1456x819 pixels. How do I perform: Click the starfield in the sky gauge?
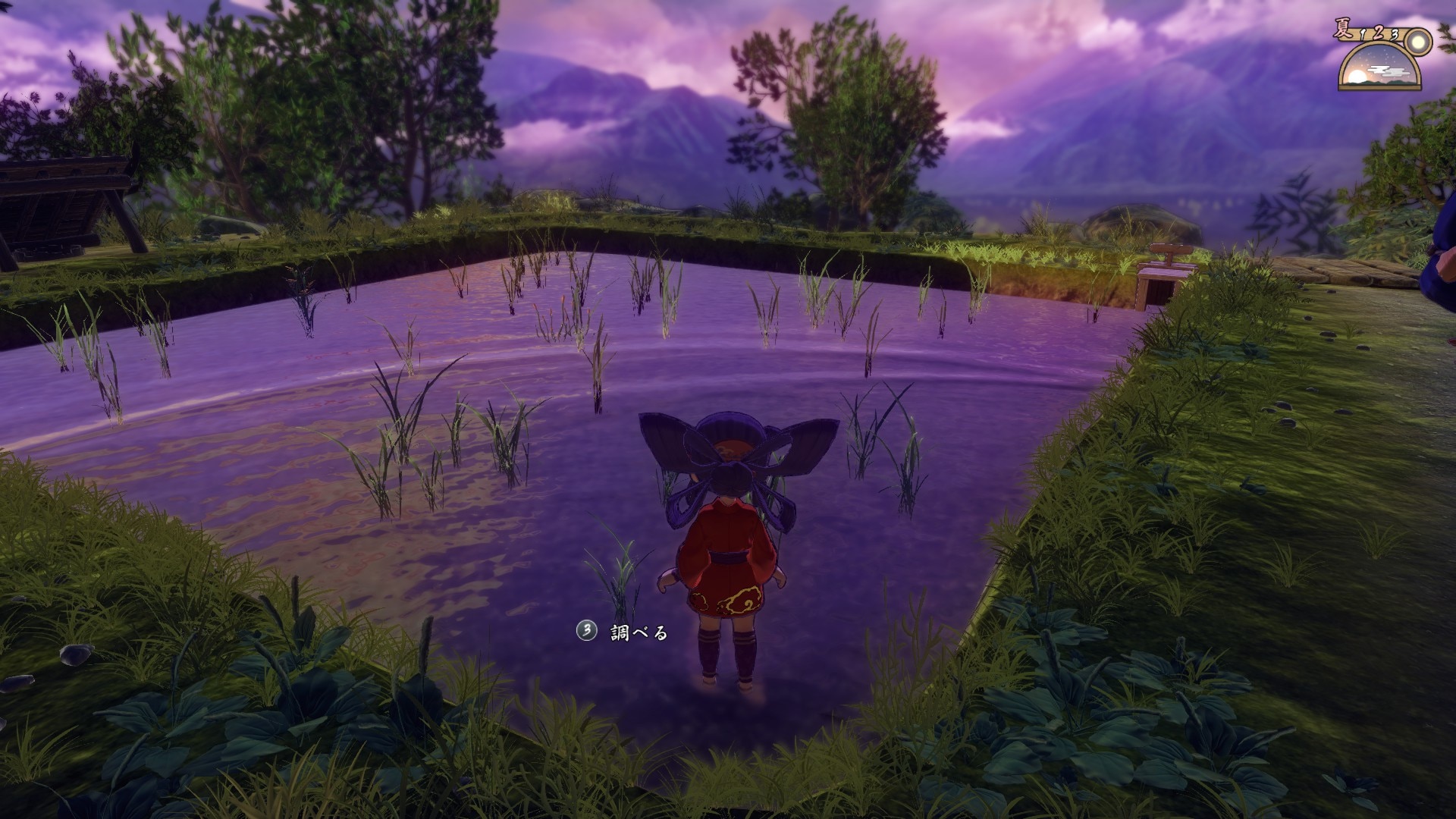[1386, 55]
